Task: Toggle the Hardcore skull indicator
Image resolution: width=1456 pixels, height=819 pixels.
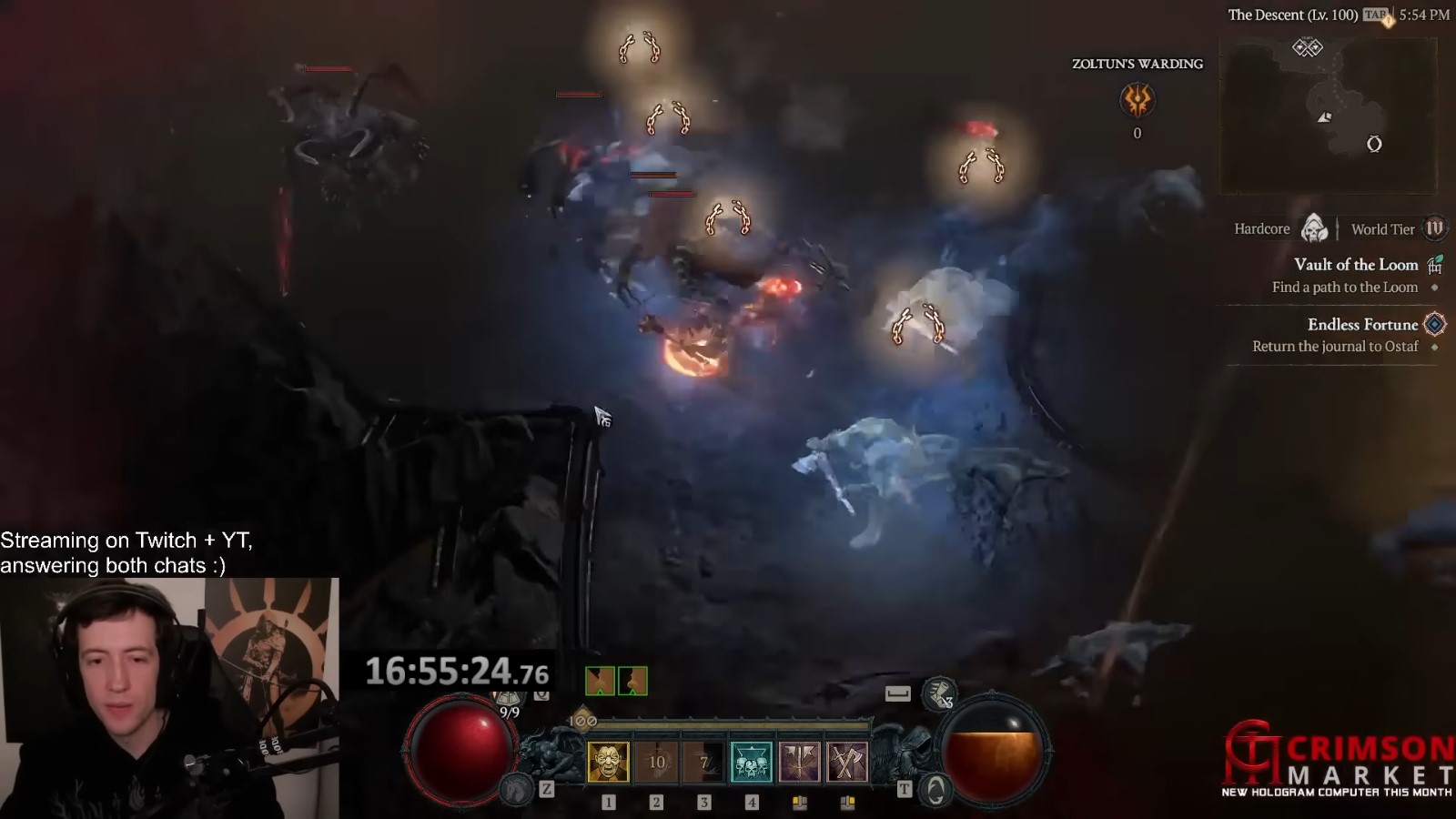Action: pyautogui.click(x=1311, y=229)
